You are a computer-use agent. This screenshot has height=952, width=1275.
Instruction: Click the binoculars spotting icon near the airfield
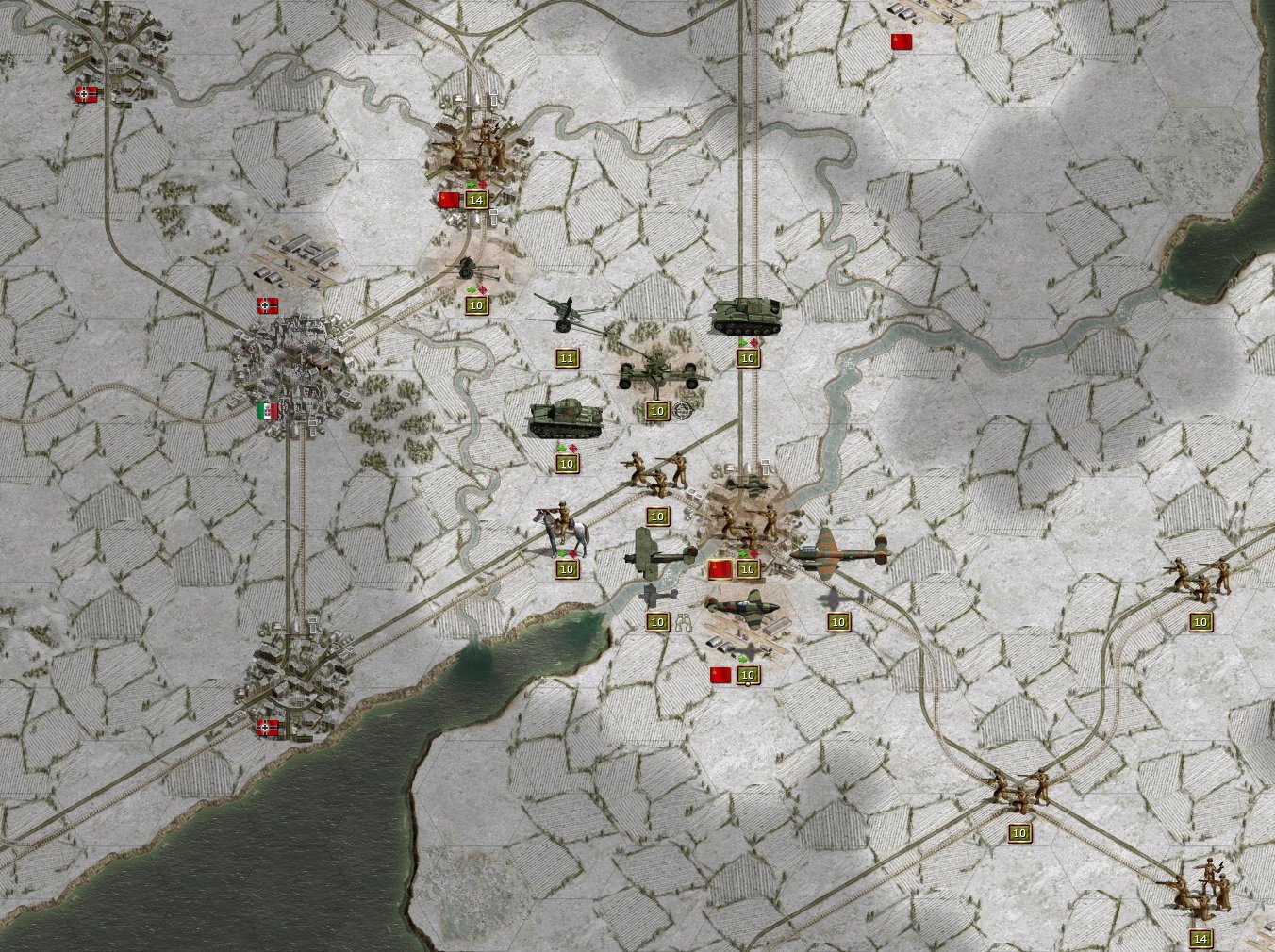685,623
